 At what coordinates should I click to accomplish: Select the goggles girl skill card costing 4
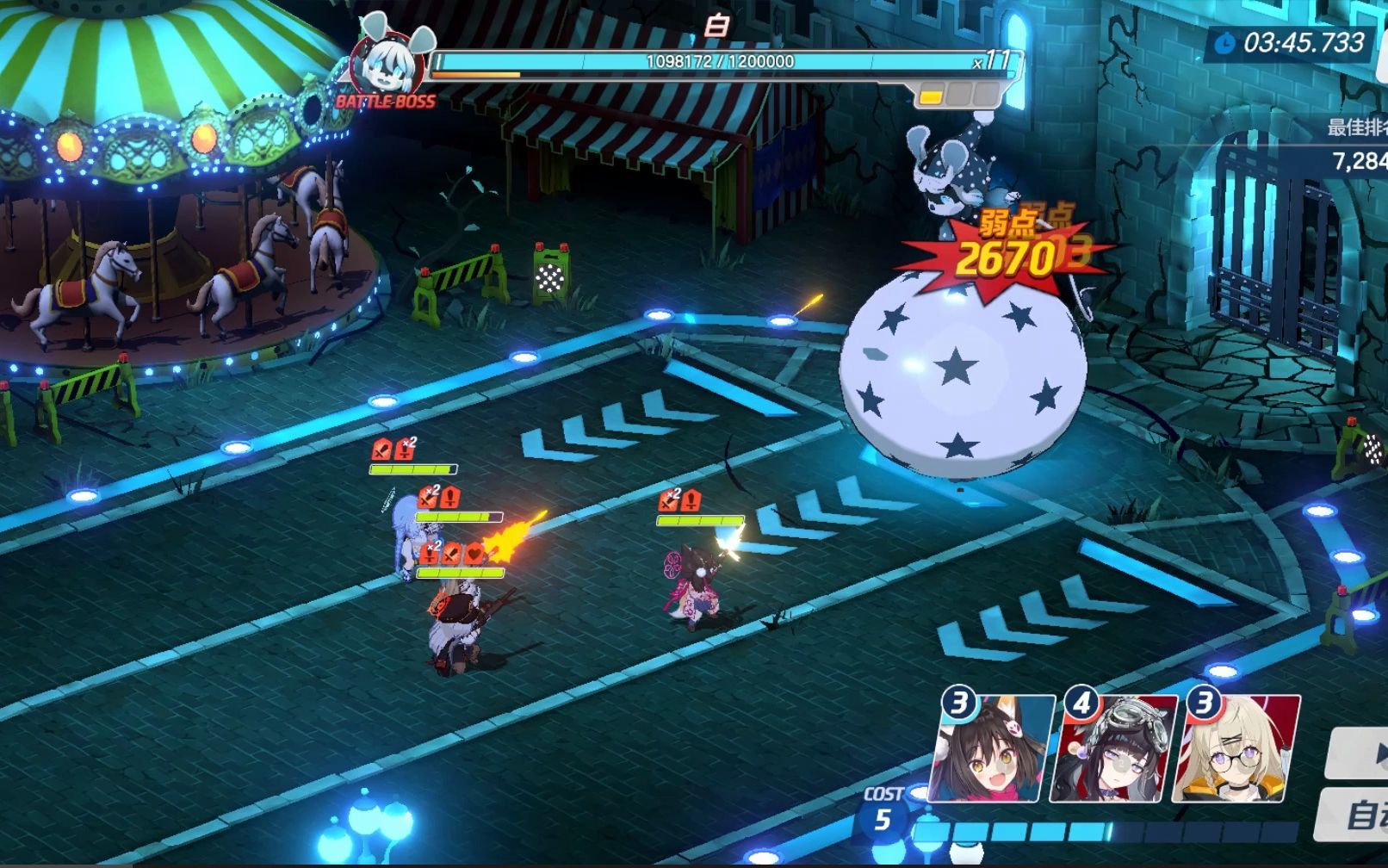click(1115, 748)
